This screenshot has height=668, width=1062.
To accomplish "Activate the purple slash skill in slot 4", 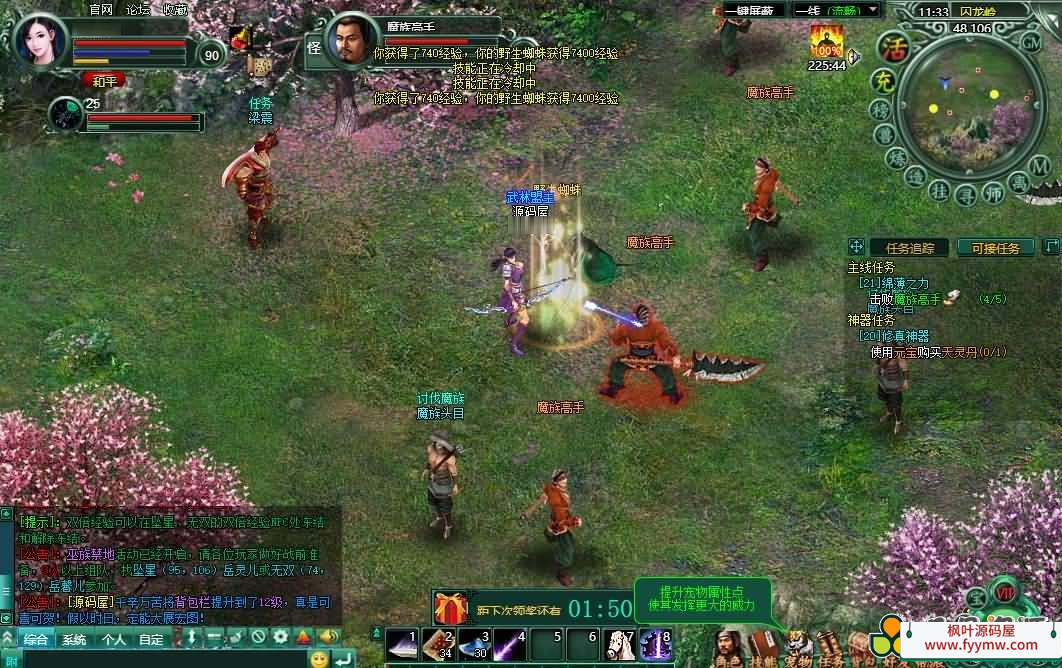I will pos(510,645).
